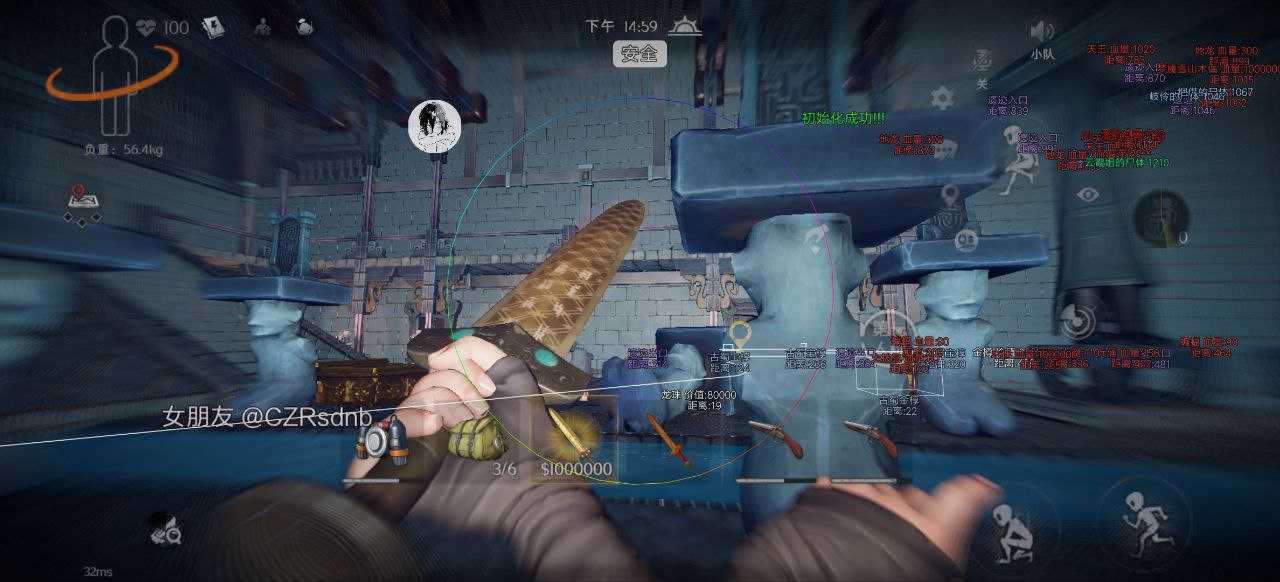Open the map marker icon on left
This screenshot has height=582, width=1280.
click(x=82, y=200)
